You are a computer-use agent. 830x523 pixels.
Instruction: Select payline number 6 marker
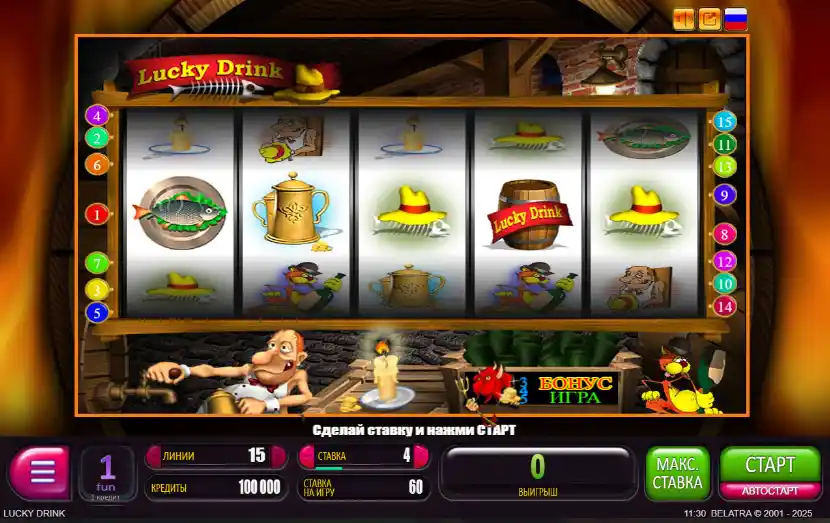(x=97, y=164)
